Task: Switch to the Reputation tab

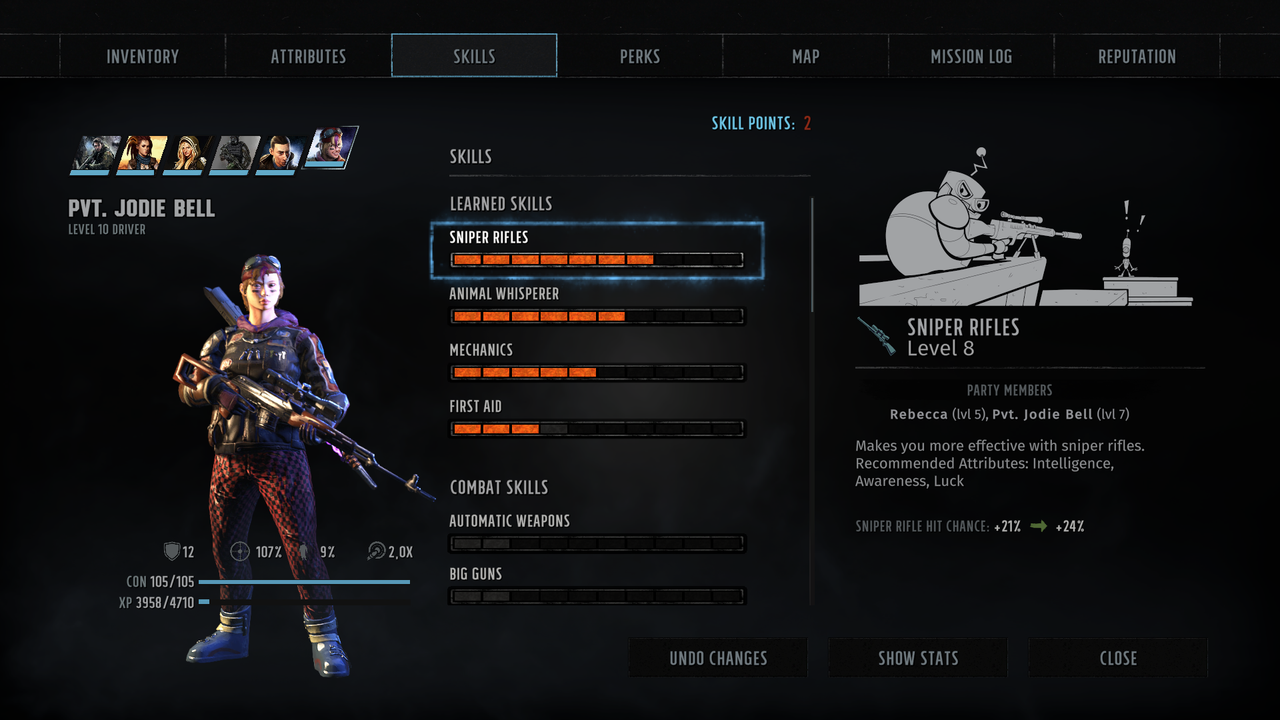Action: click(x=1137, y=56)
